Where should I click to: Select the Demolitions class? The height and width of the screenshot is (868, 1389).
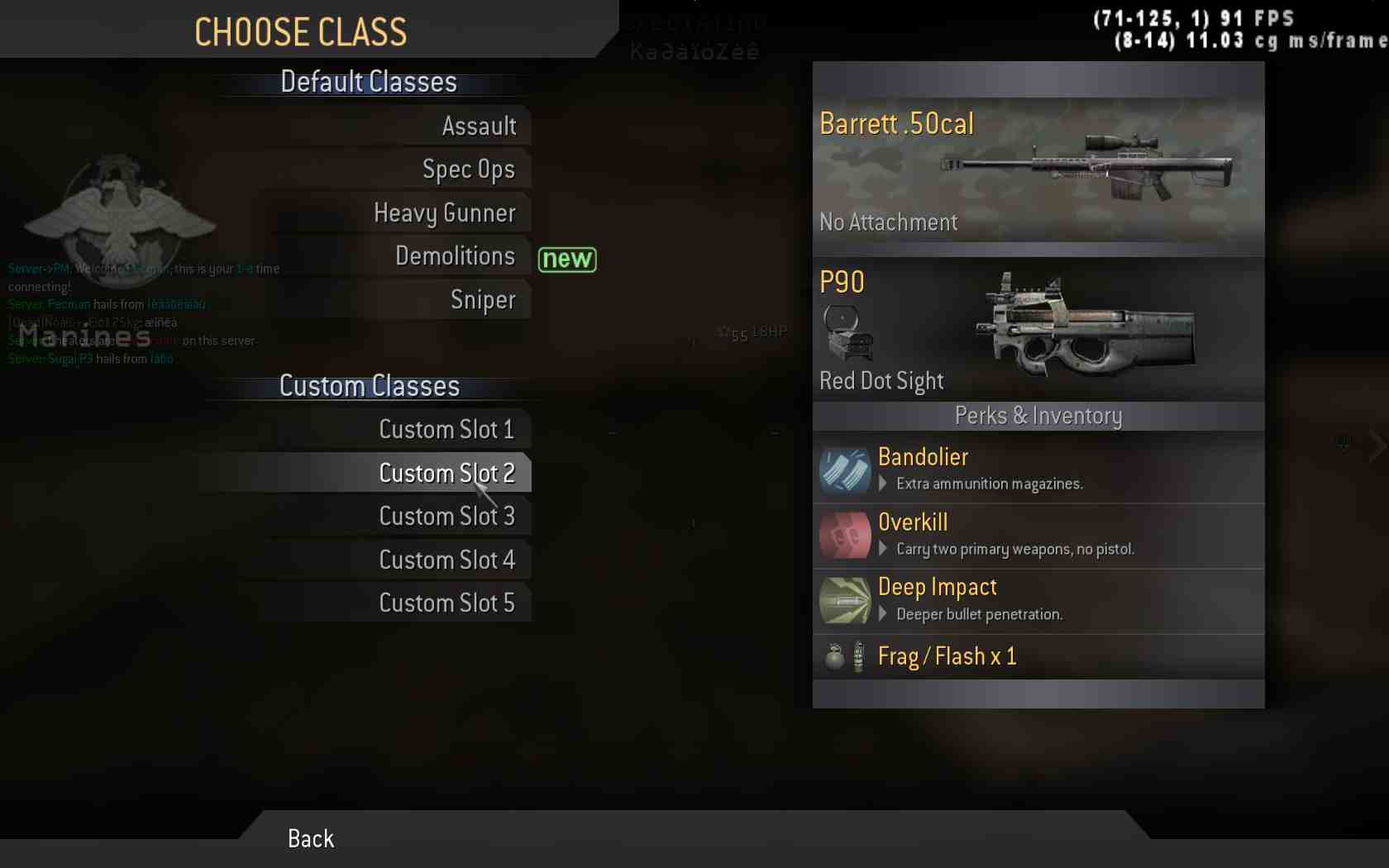455,256
